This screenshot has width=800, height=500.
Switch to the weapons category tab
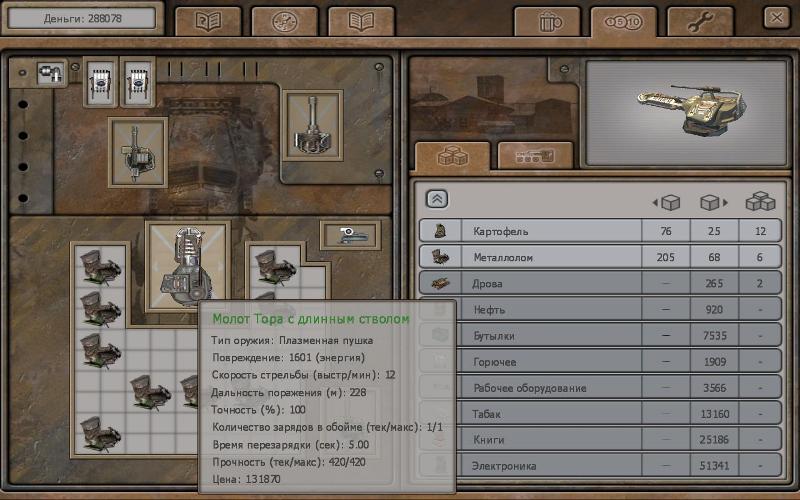pyautogui.click(x=535, y=156)
